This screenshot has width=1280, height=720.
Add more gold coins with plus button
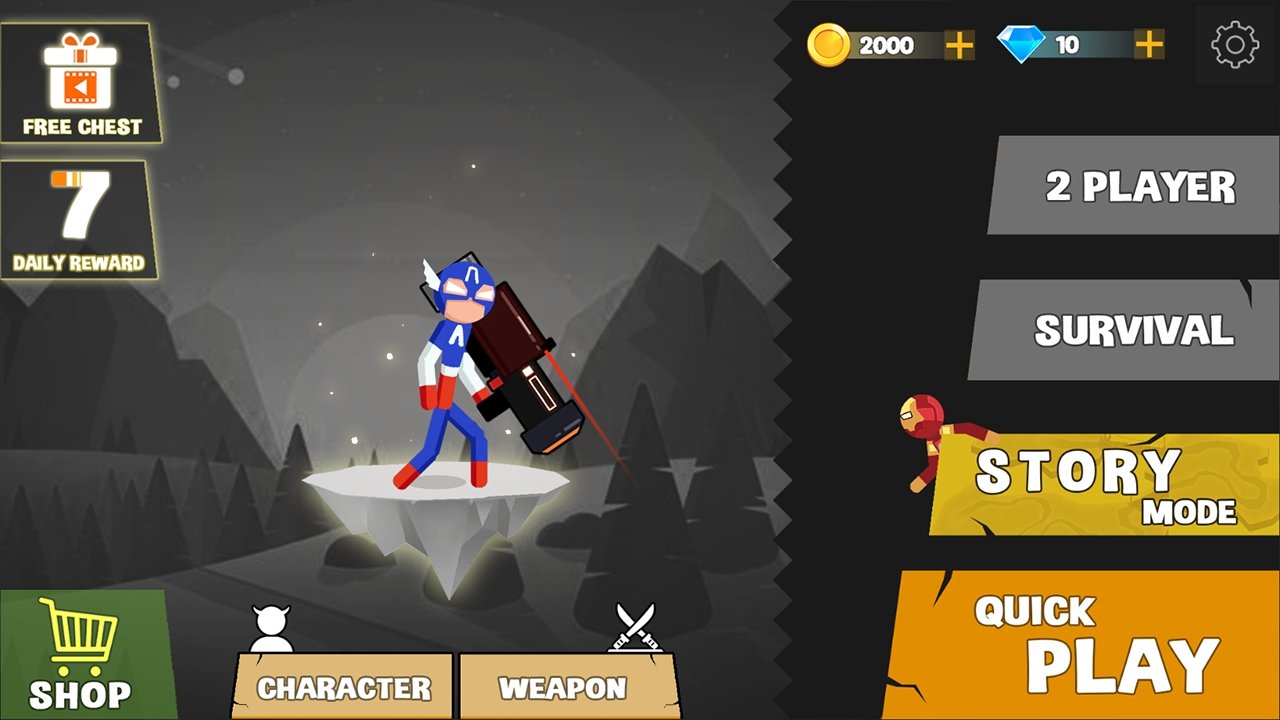pos(959,45)
